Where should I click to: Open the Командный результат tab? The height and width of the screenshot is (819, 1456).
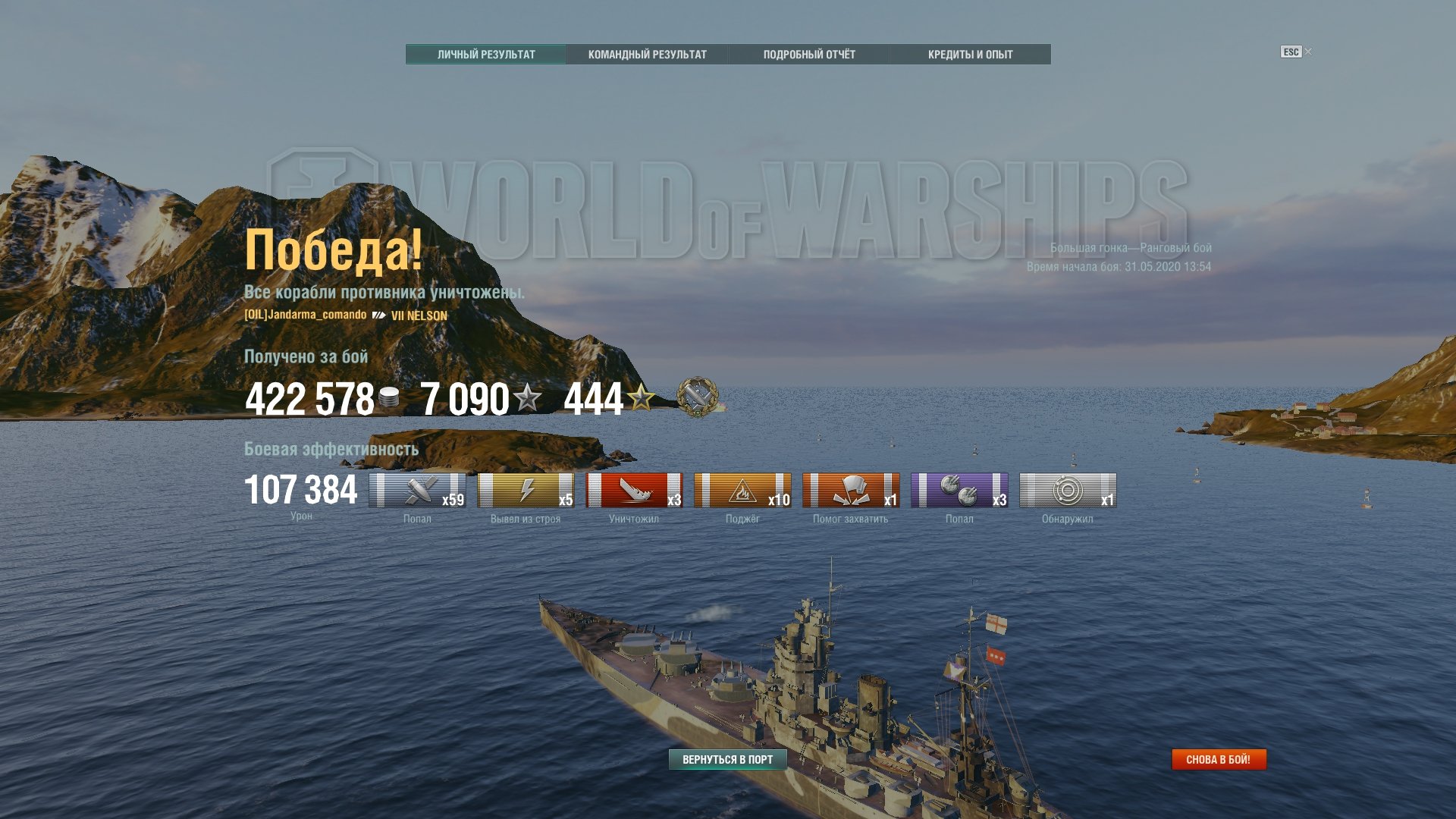(x=647, y=55)
